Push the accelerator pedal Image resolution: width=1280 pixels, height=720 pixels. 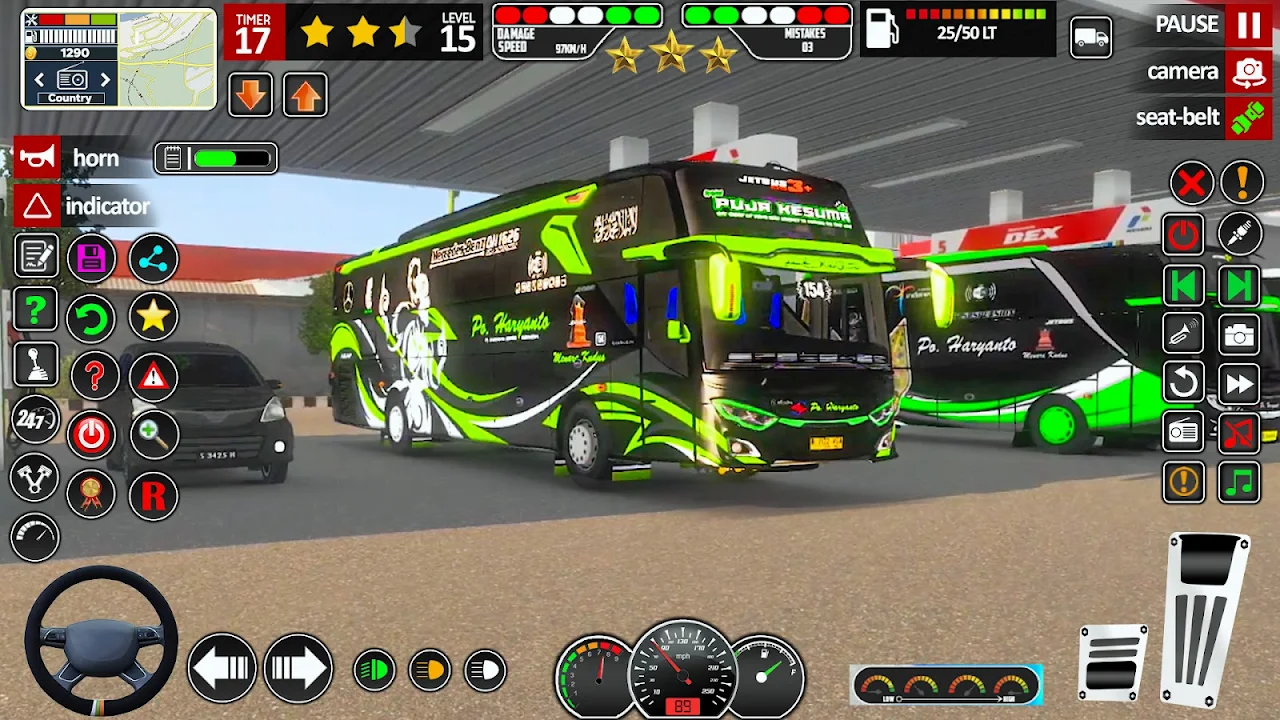(1208, 620)
